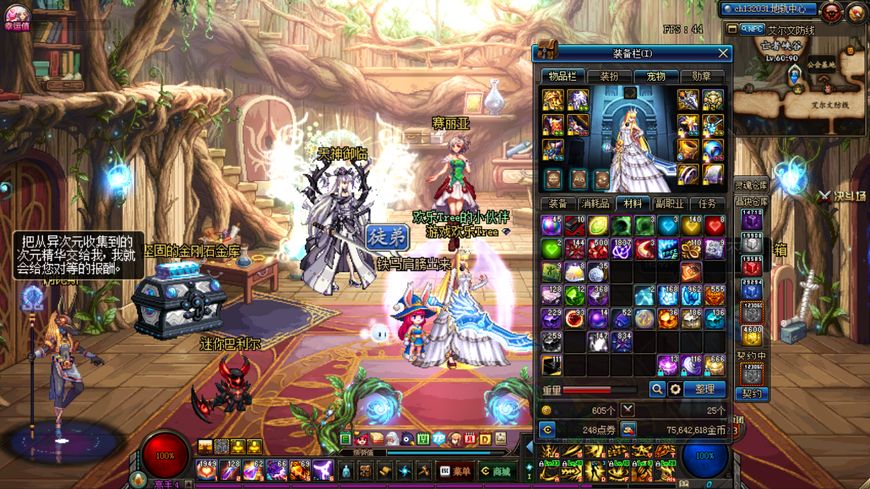This screenshot has width=870, height=489.
Task: Select the blue heart material slot
Action: pos(667,225)
